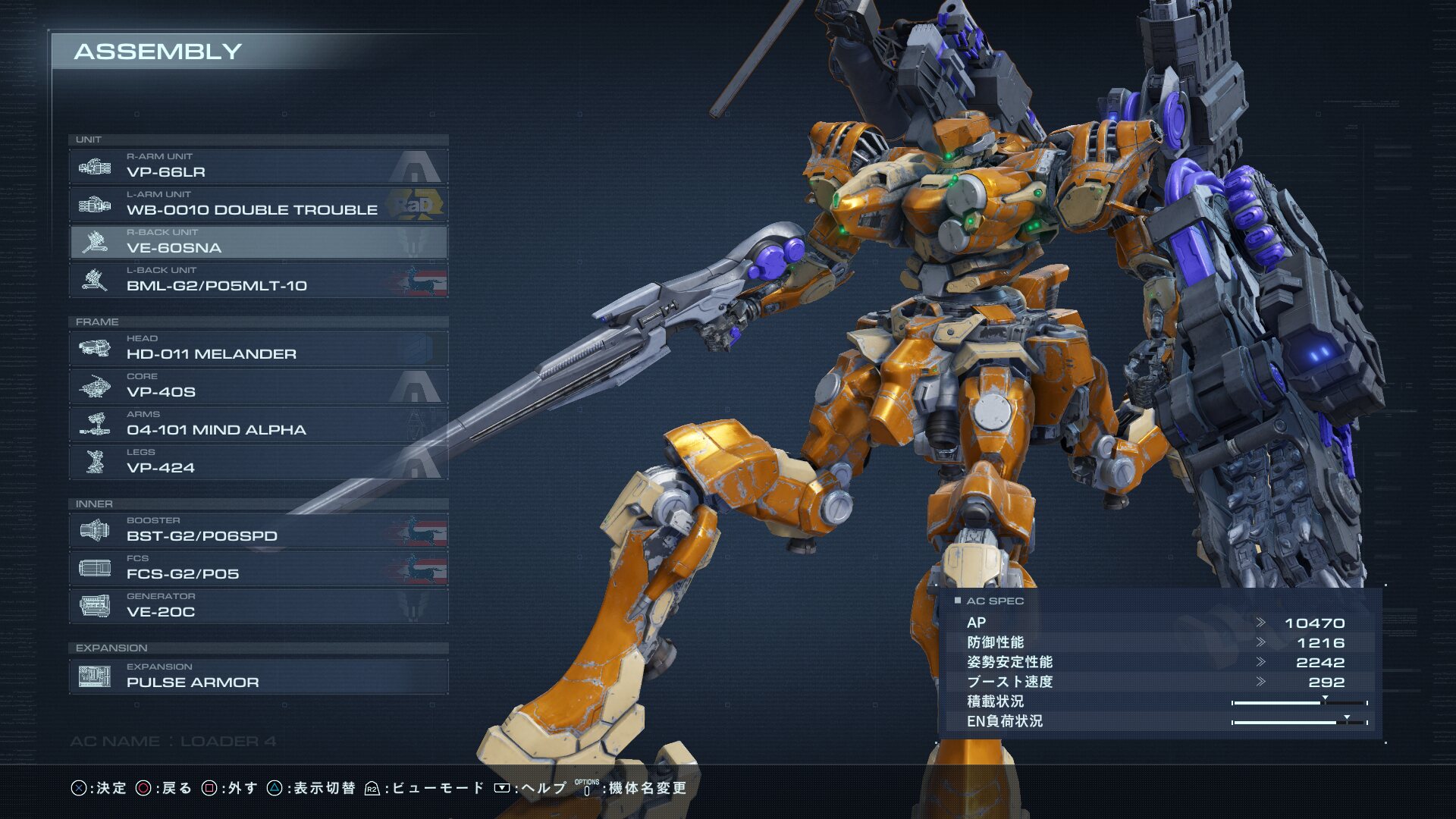Select the PULSE ARMOR expansion slot
1456x819 pixels.
tap(258, 676)
